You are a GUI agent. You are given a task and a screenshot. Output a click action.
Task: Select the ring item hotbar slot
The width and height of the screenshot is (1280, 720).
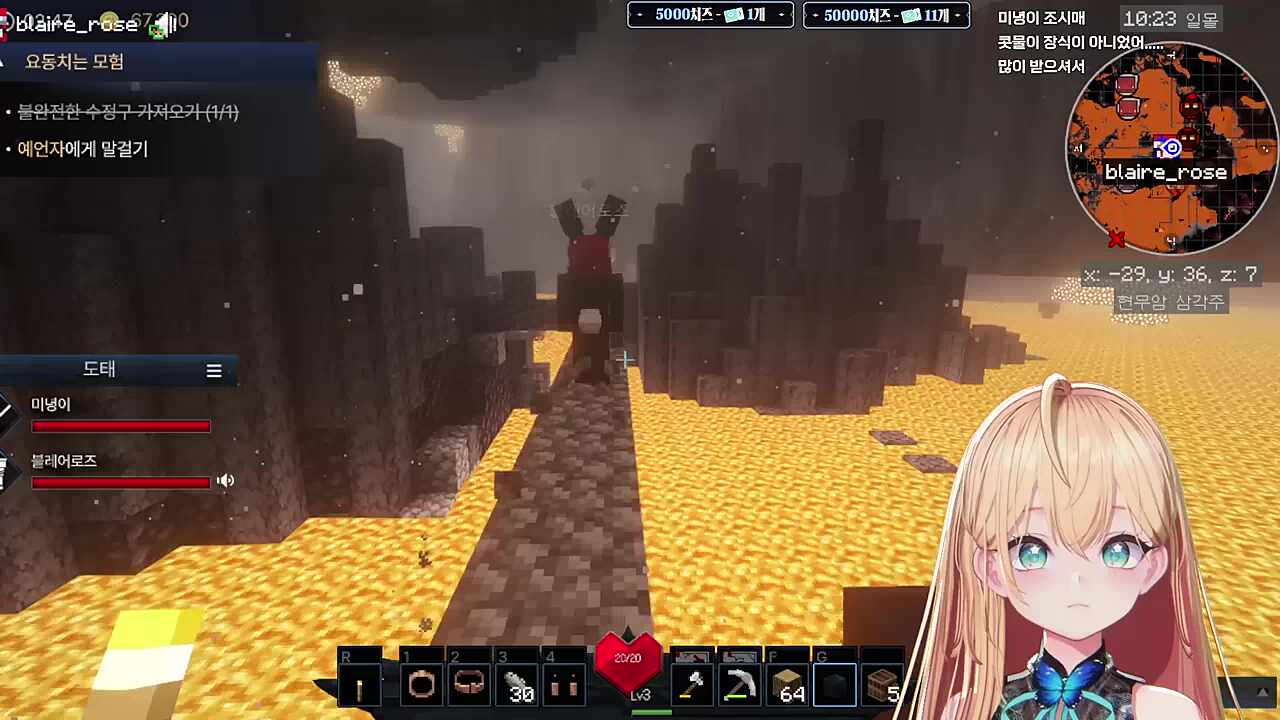coord(422,686)
